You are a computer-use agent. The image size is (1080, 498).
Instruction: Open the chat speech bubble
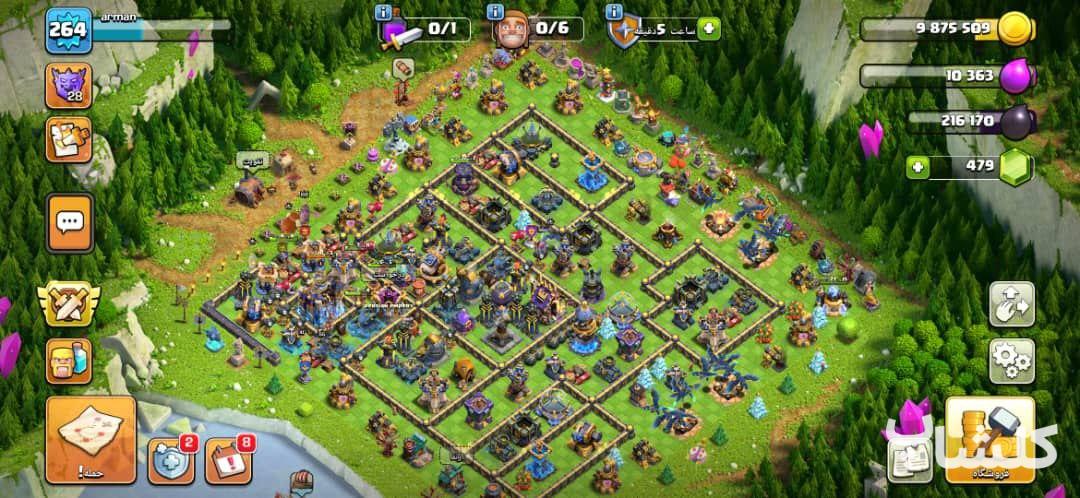[x=69, y=222]
